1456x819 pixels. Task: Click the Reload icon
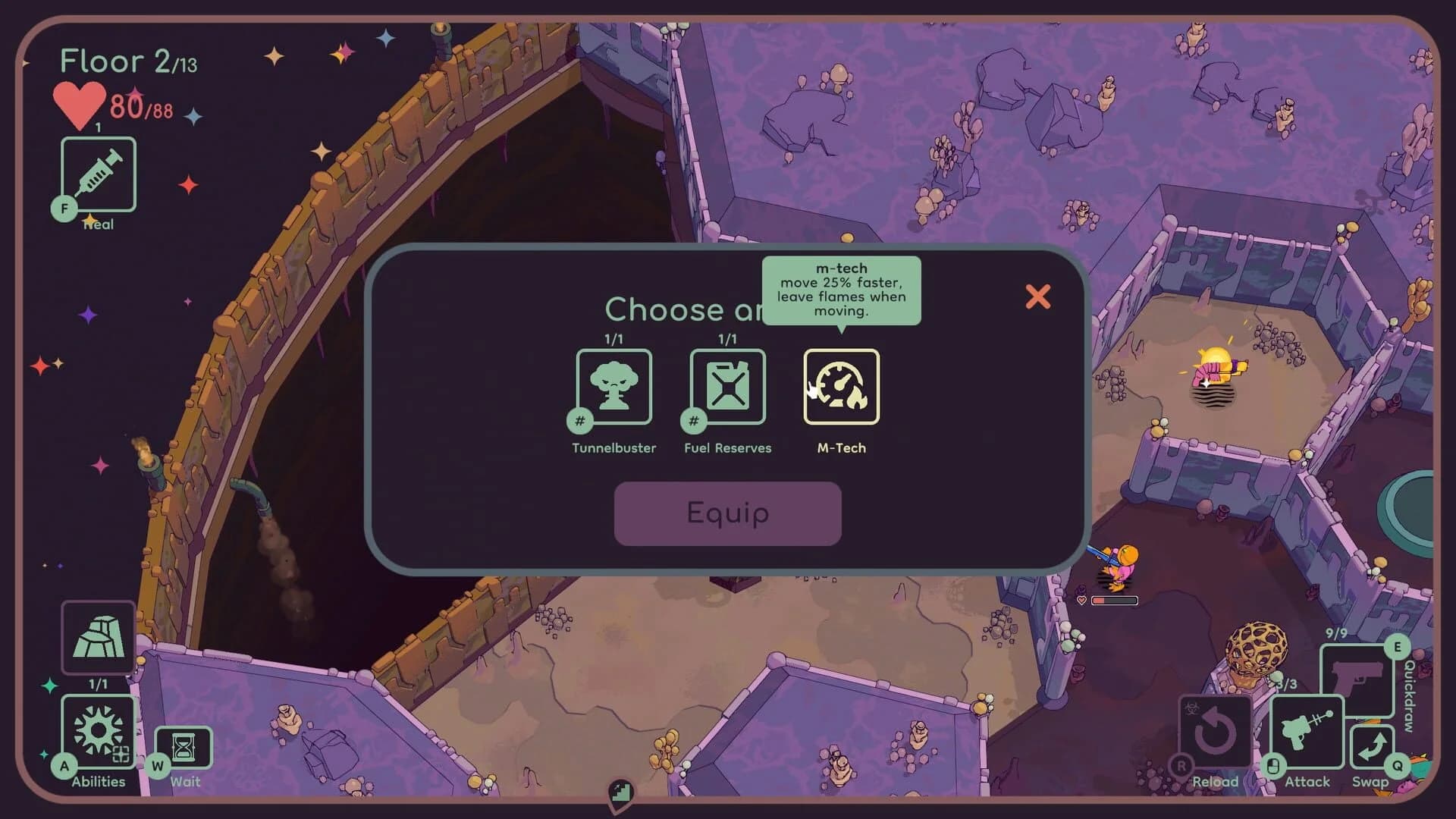click(1214, 732)
